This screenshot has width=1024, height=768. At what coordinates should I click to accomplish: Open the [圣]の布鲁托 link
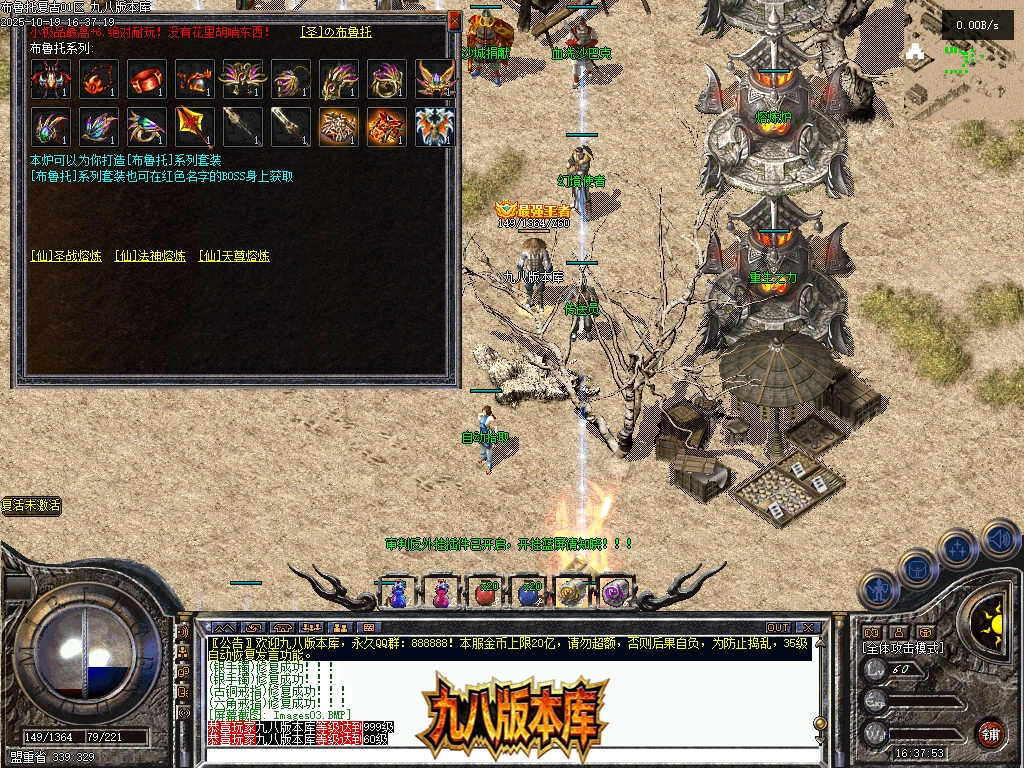pos(335,32)
